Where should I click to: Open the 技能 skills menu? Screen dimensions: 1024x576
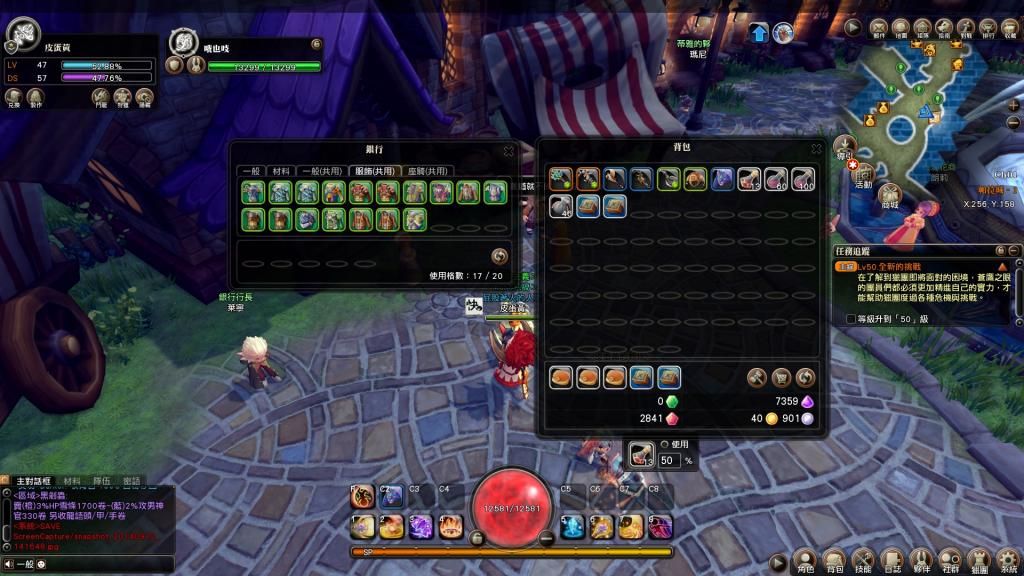pyautogui.click(x=863, y=560)
